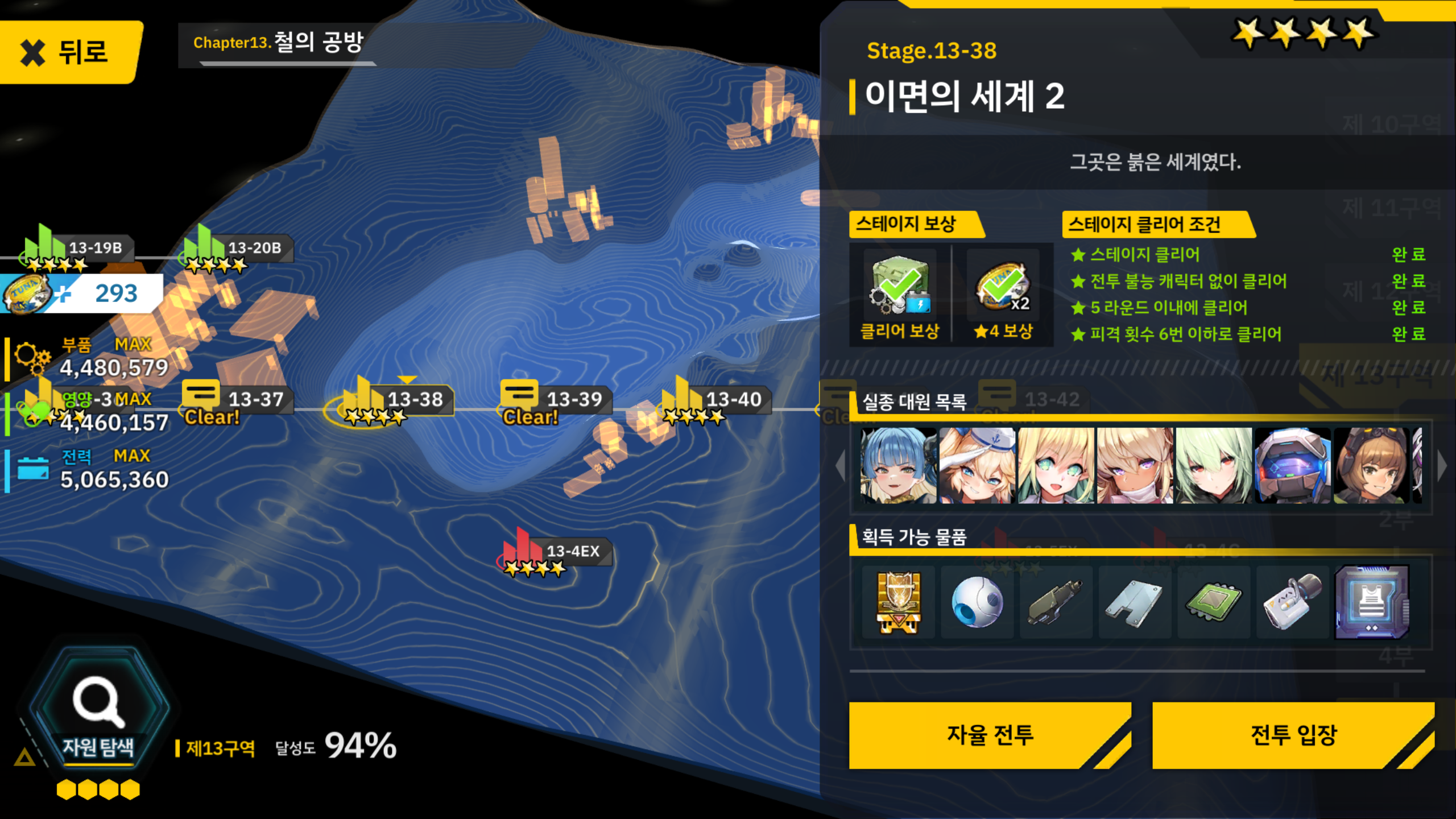1456x819 pixels.
Task: Inspect the green circuit chip drop item
Action: [x=1214, y=602]
